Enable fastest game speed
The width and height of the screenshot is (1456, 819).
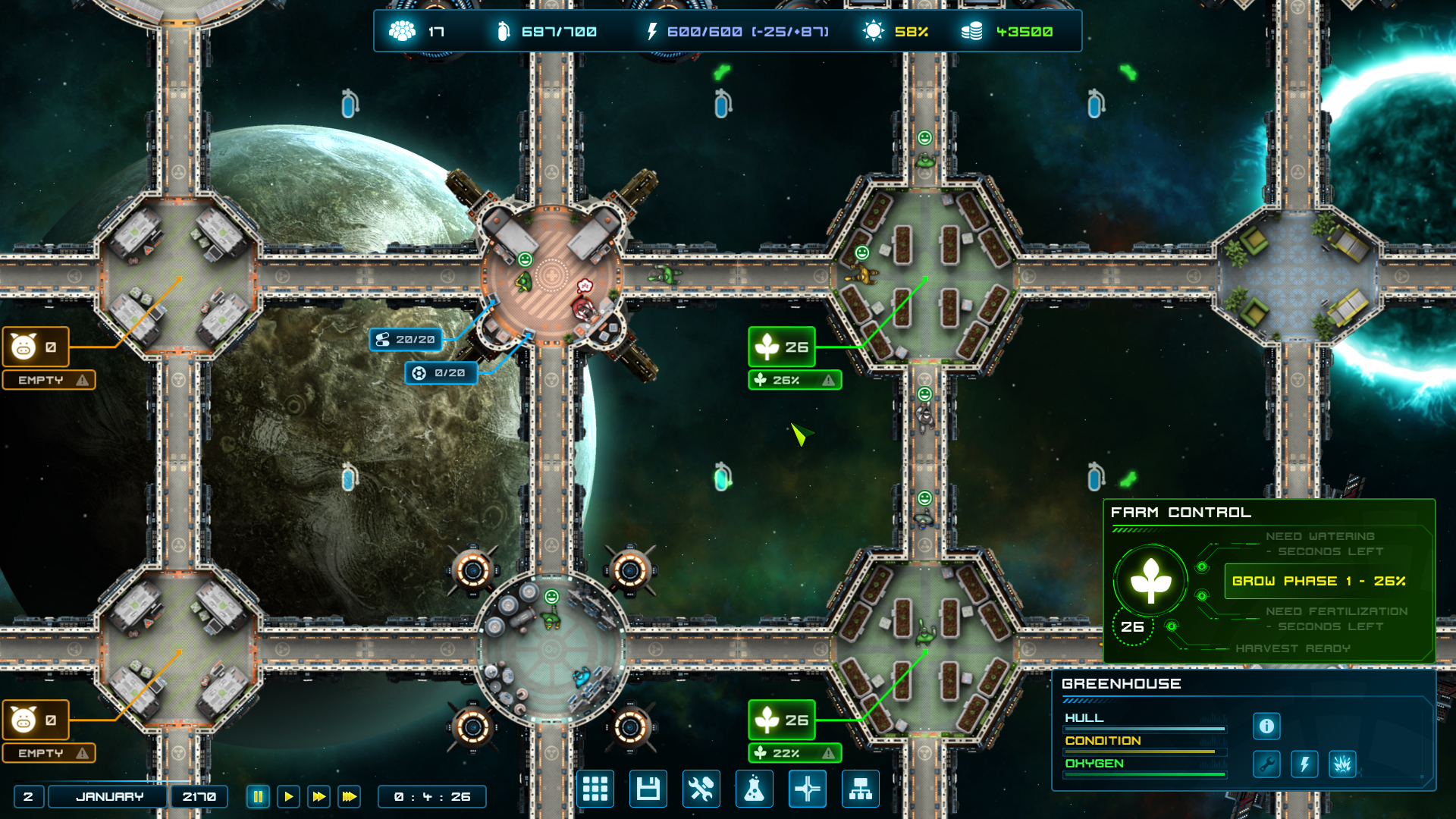(349, 796)
